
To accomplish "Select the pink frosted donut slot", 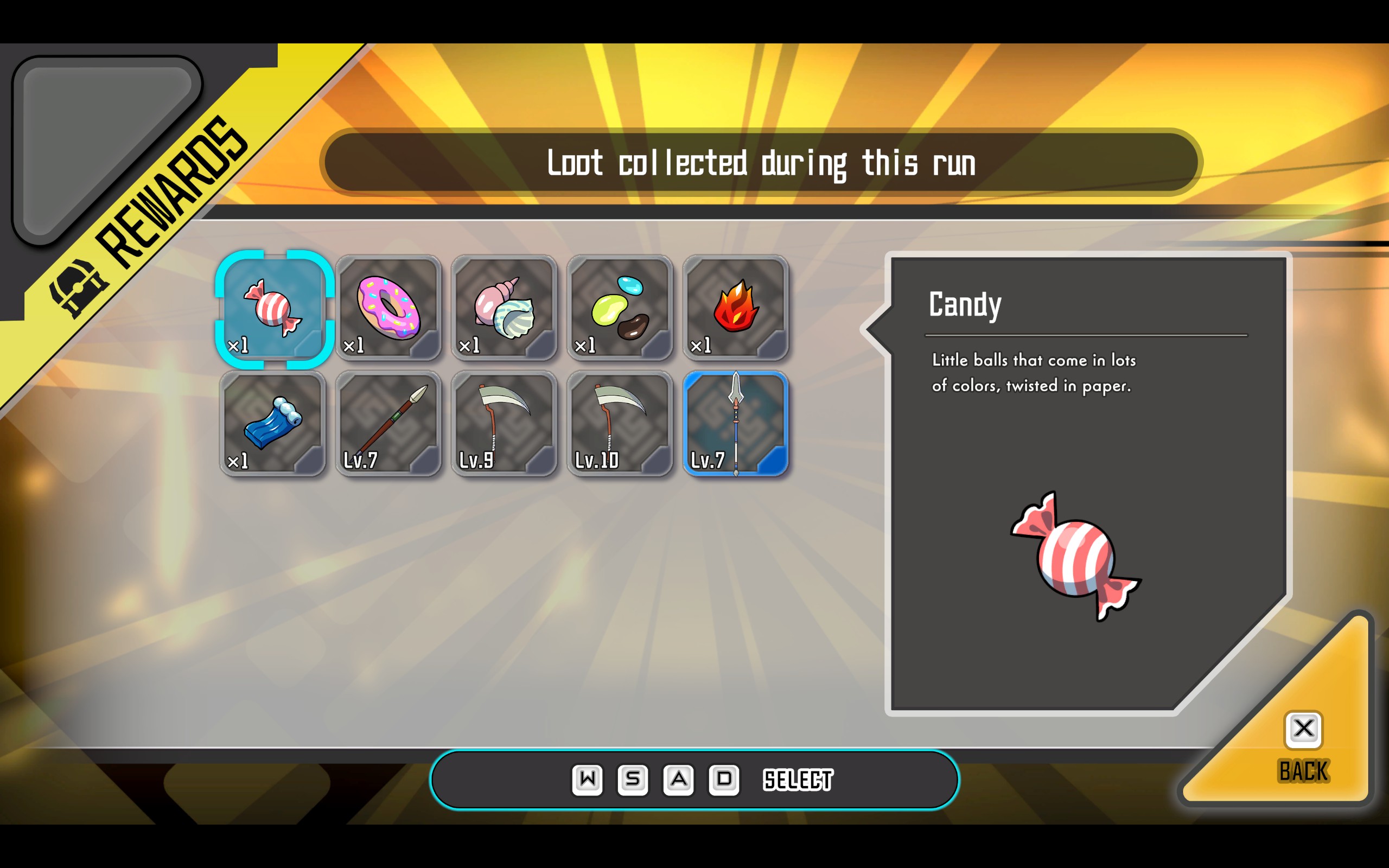I will coord(388,309).
